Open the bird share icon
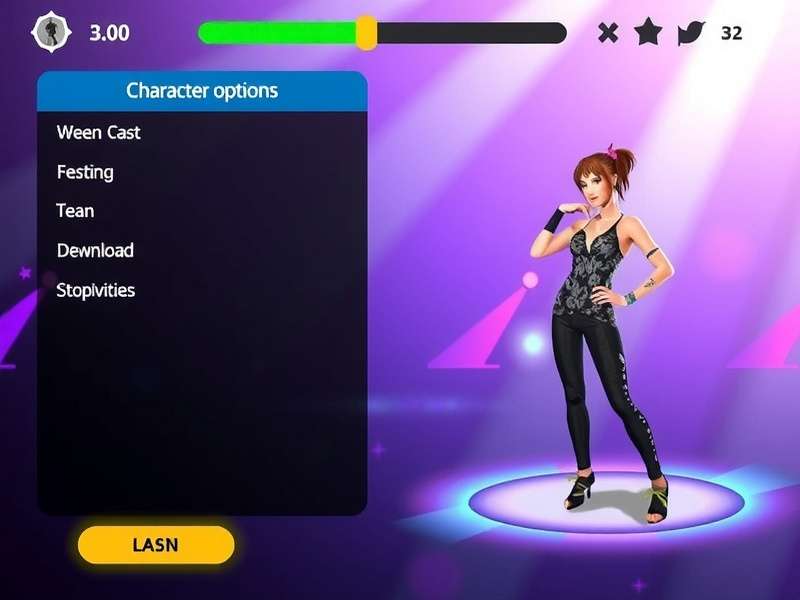 click(690, 33)
